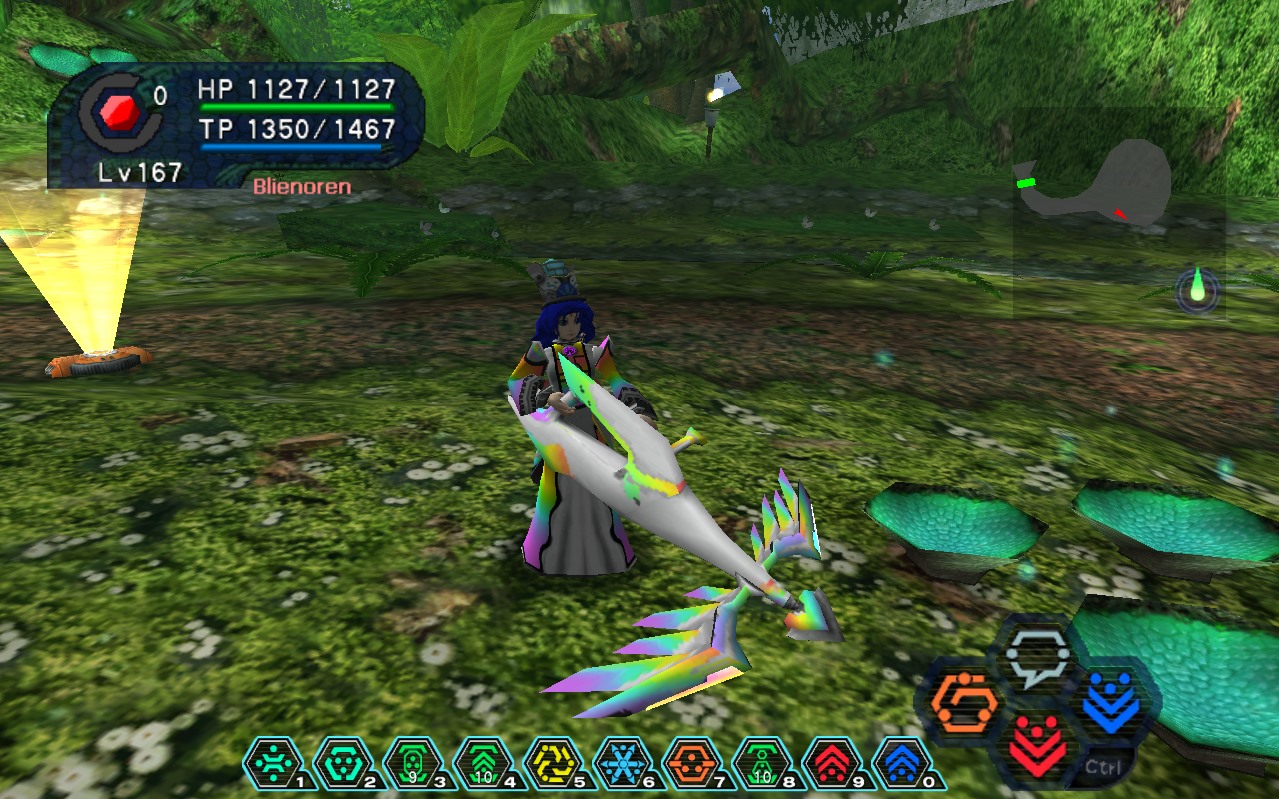
Task: Use the green item with count 9
Action: click(408, 763)
